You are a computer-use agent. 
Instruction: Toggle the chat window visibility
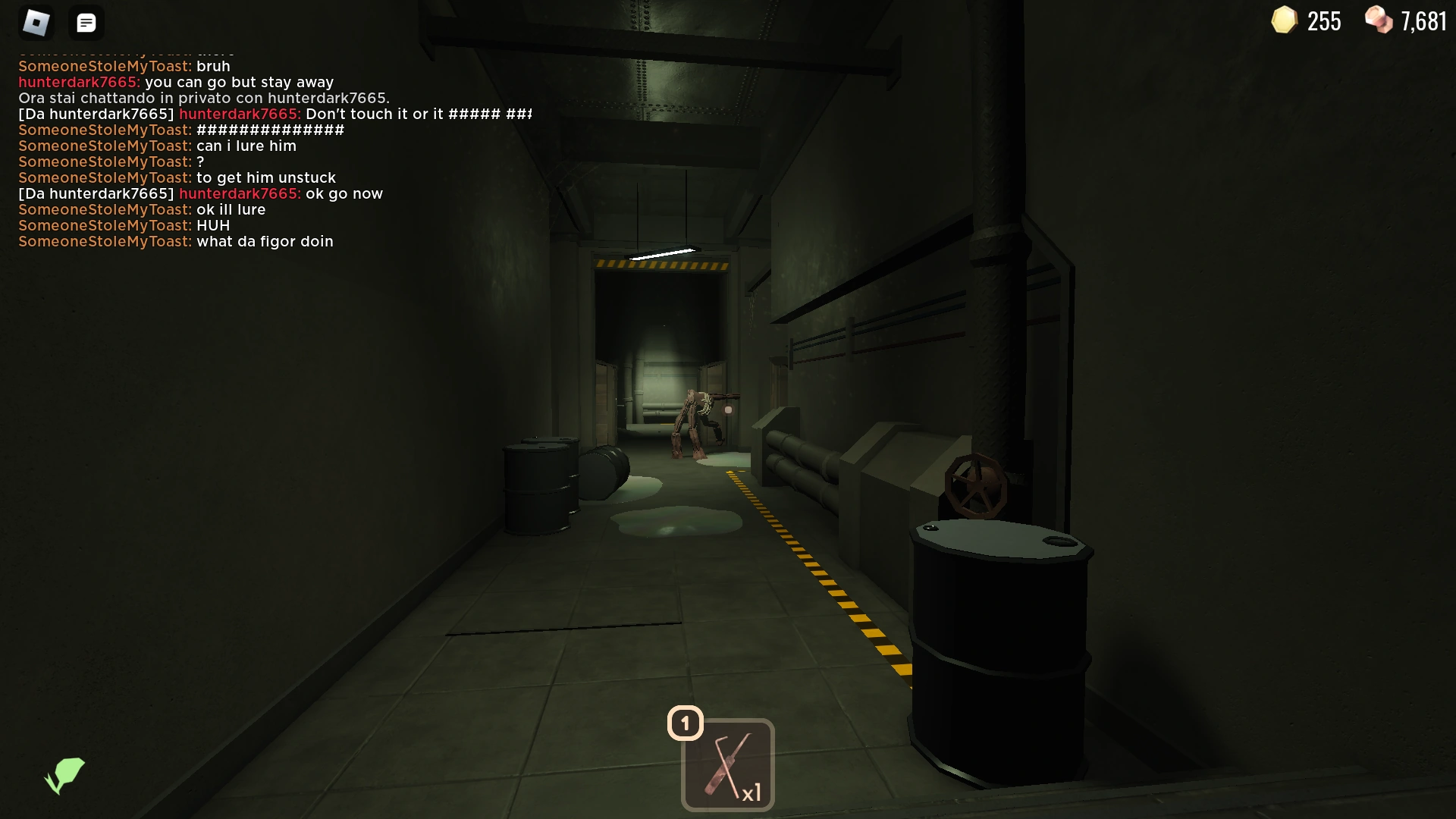(86, 22)
